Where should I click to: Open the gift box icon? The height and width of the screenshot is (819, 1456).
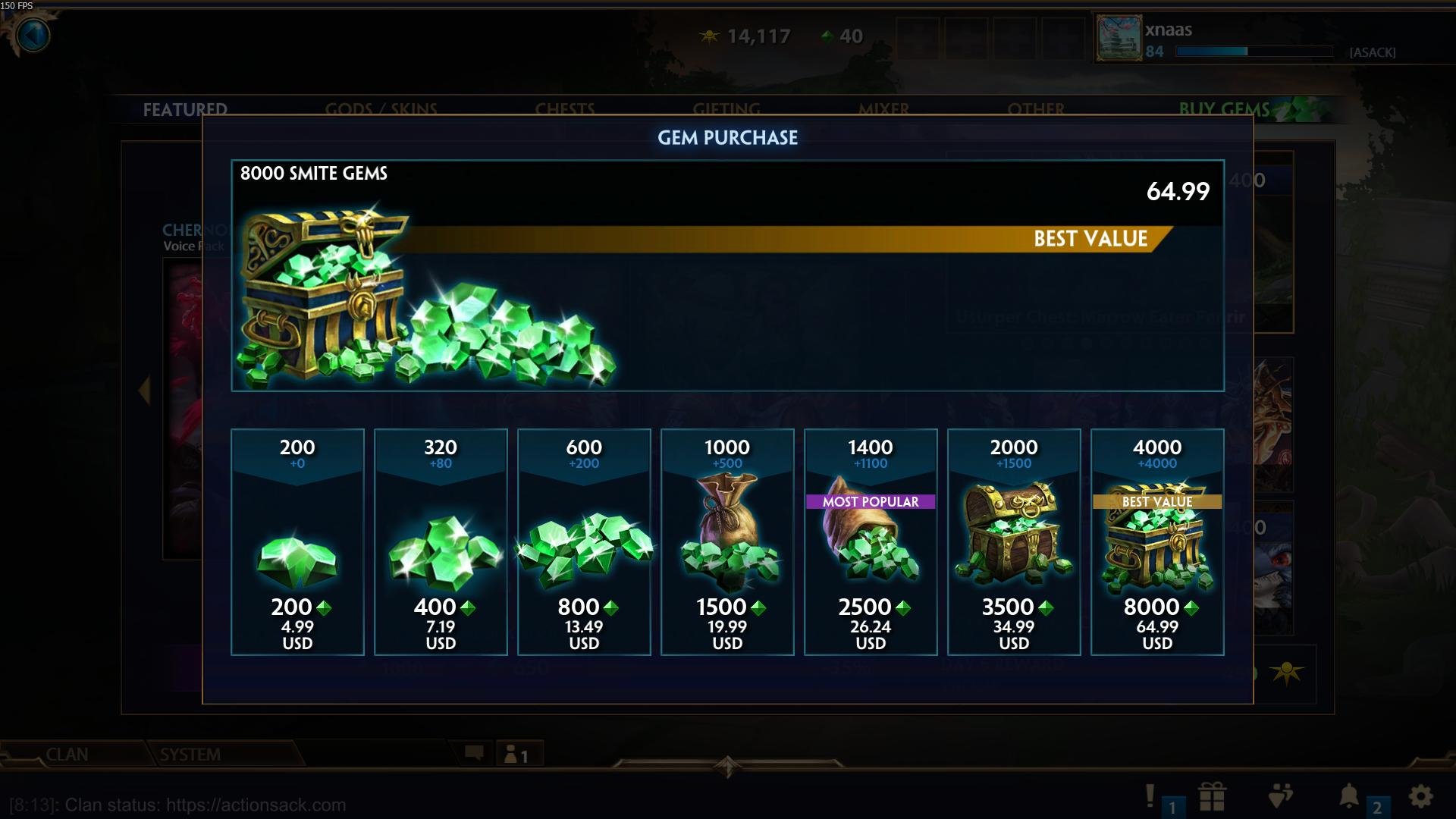pos(1212,796)
